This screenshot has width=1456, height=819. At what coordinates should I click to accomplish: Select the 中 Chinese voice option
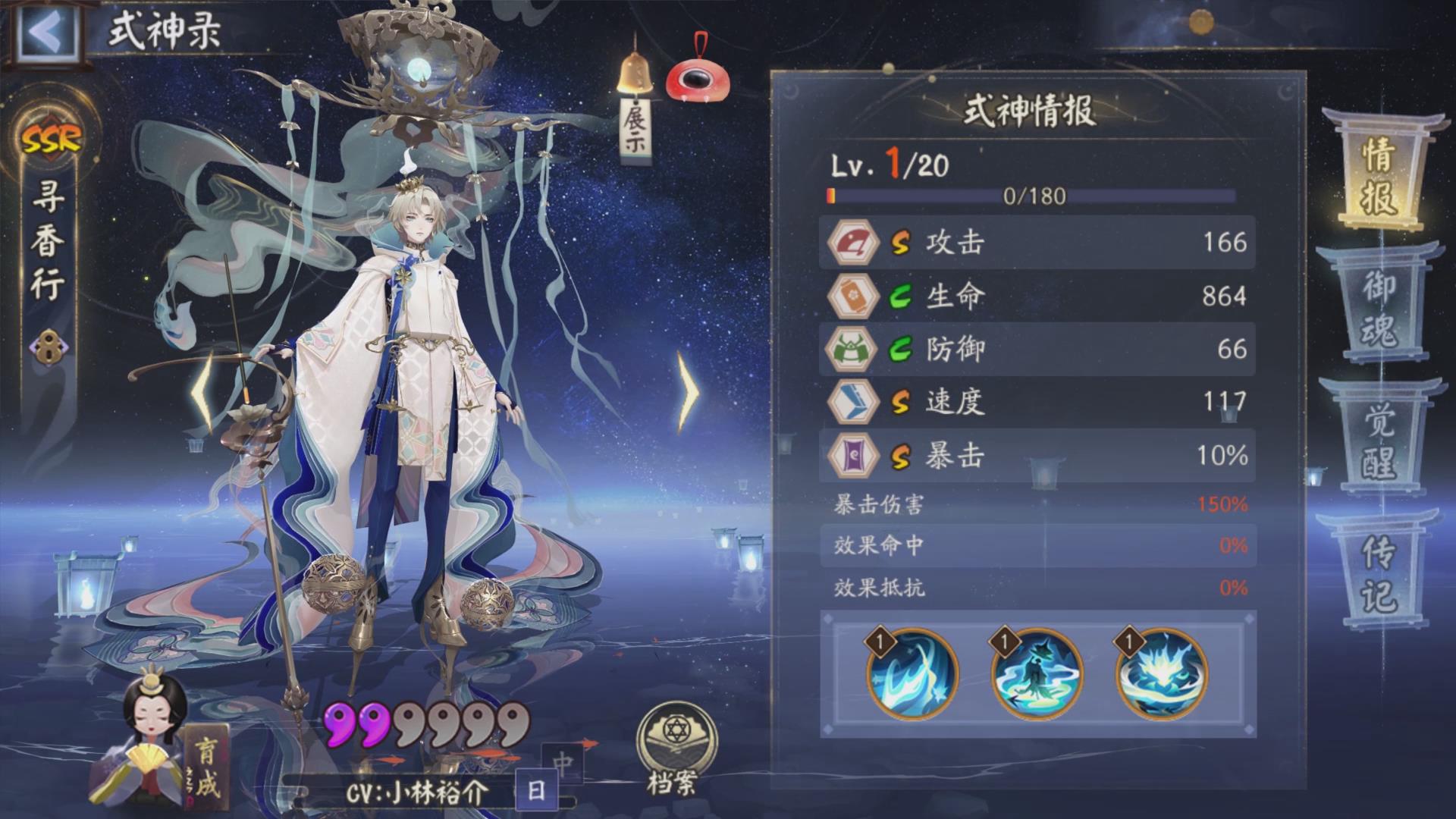(x=563, y=762)
